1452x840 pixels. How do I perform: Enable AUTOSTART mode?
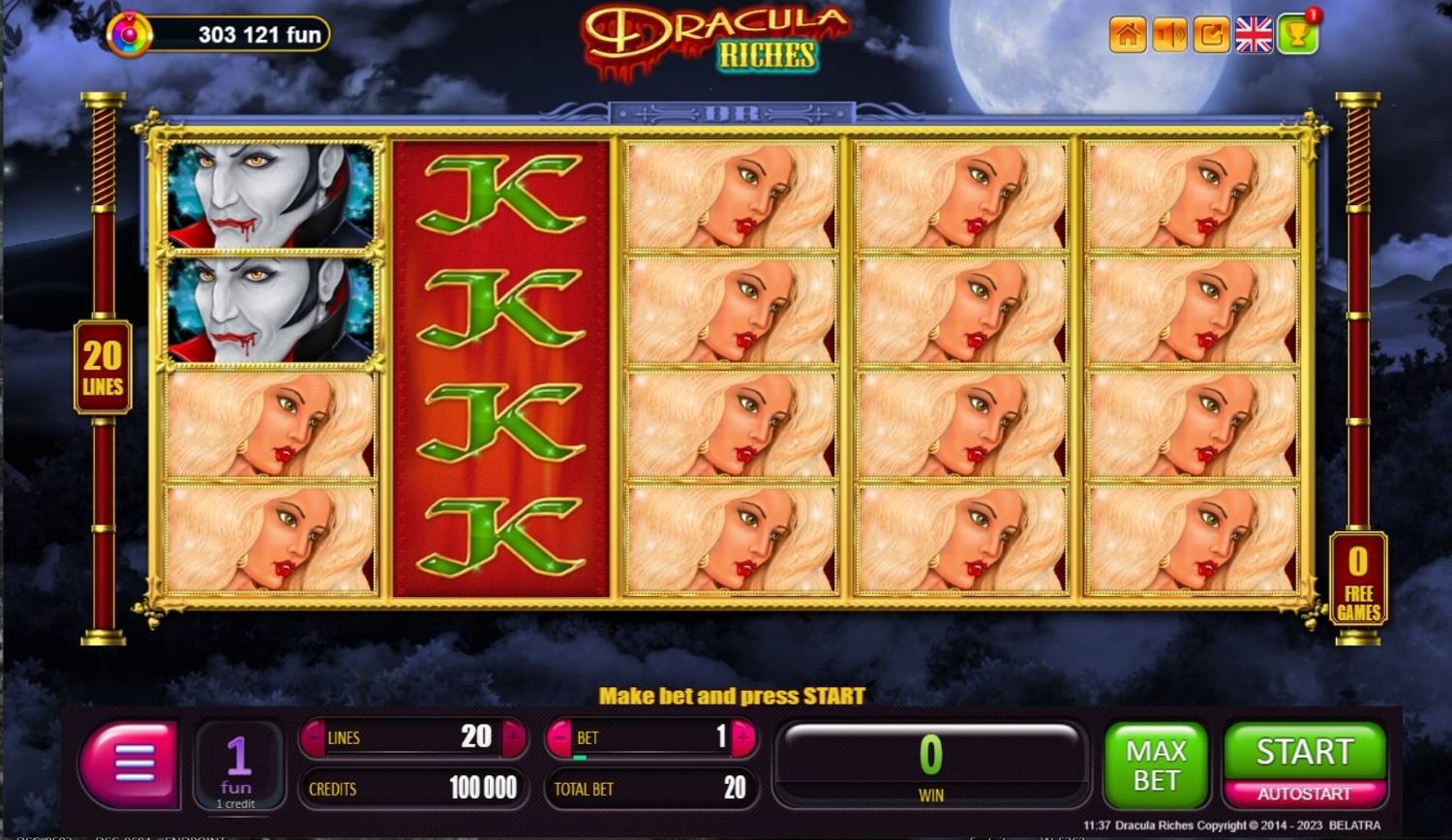click(x=1304, y=792)
